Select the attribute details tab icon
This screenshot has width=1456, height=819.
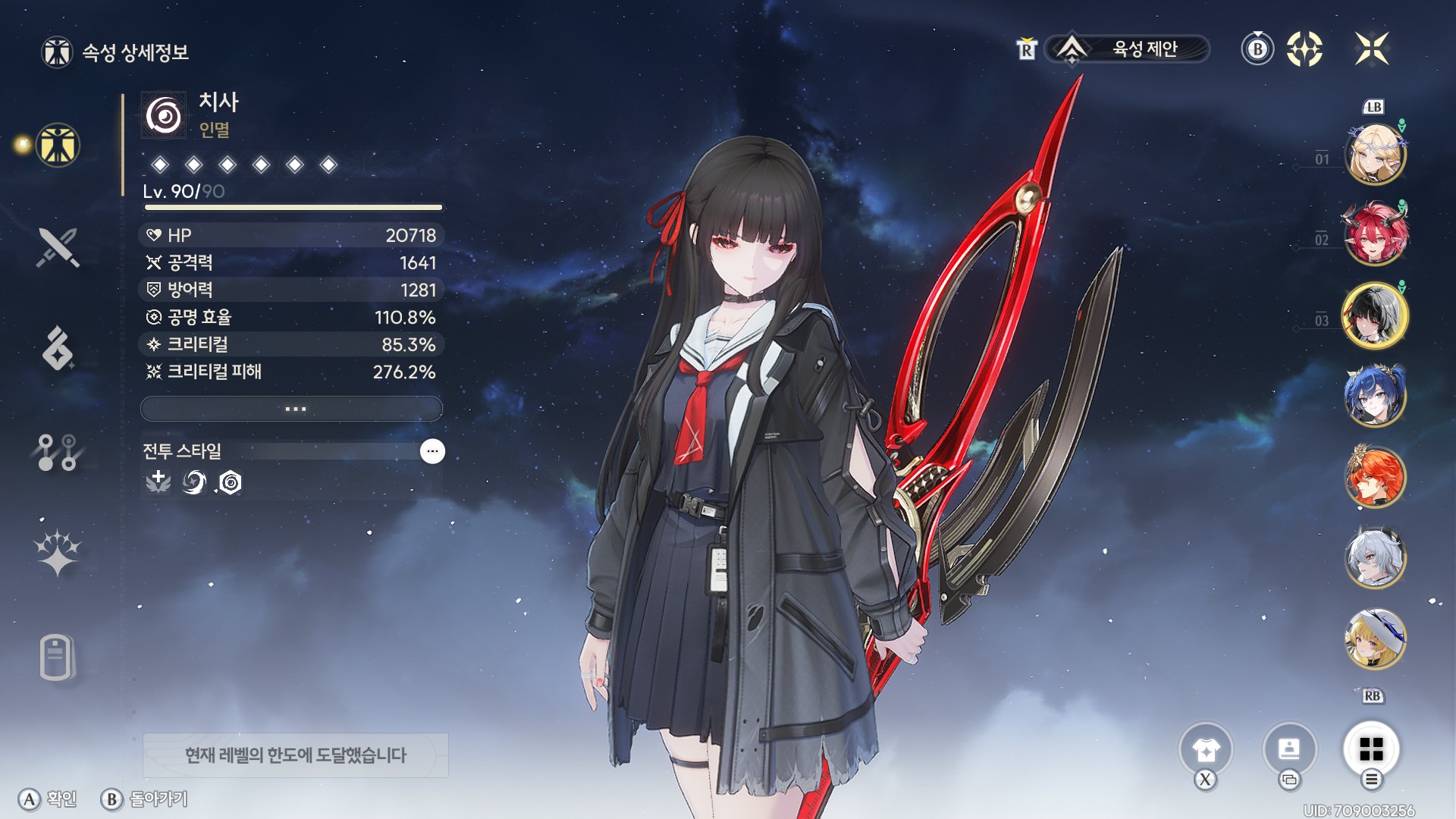(58, 145)
